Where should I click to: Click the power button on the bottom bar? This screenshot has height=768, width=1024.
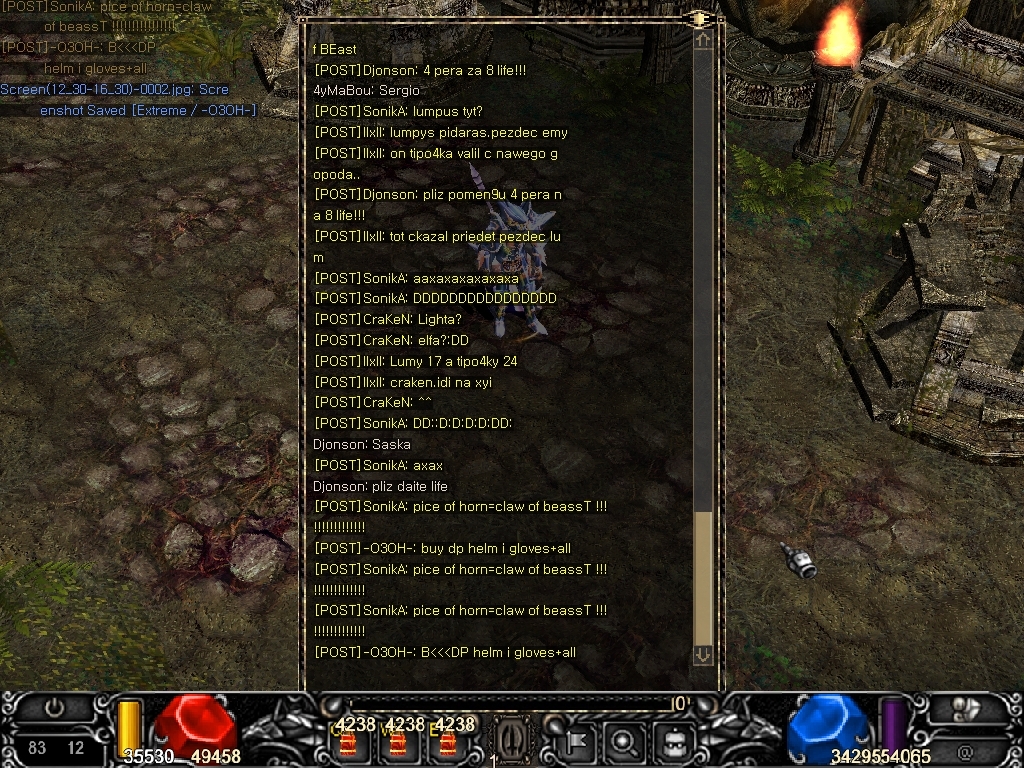pyautogui.click(x=55, y=708)
